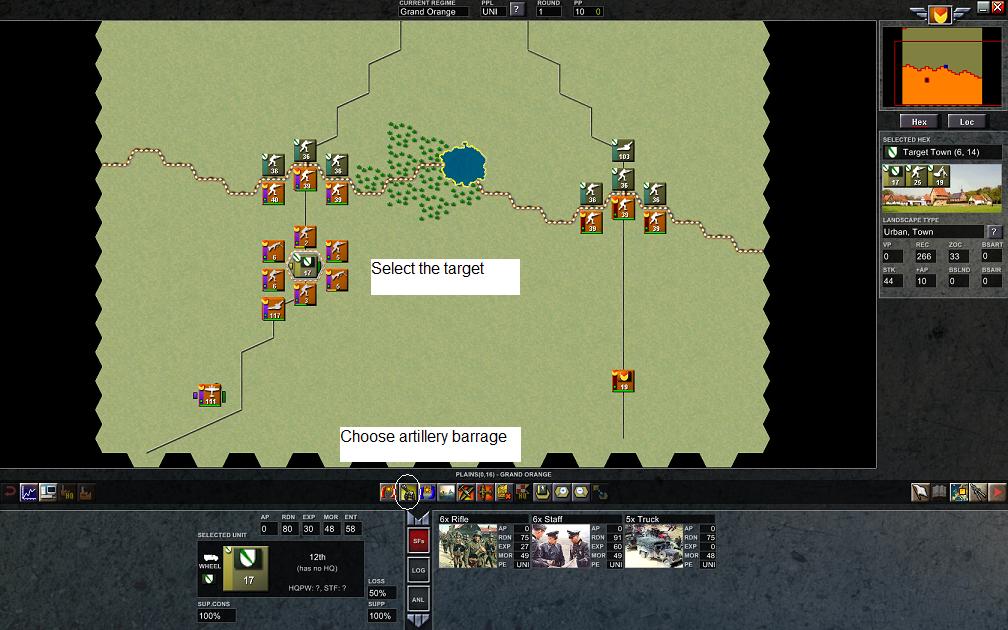Switch the side panel to Loc view
Screen dimensions: 1008x630
pos(966,122)
